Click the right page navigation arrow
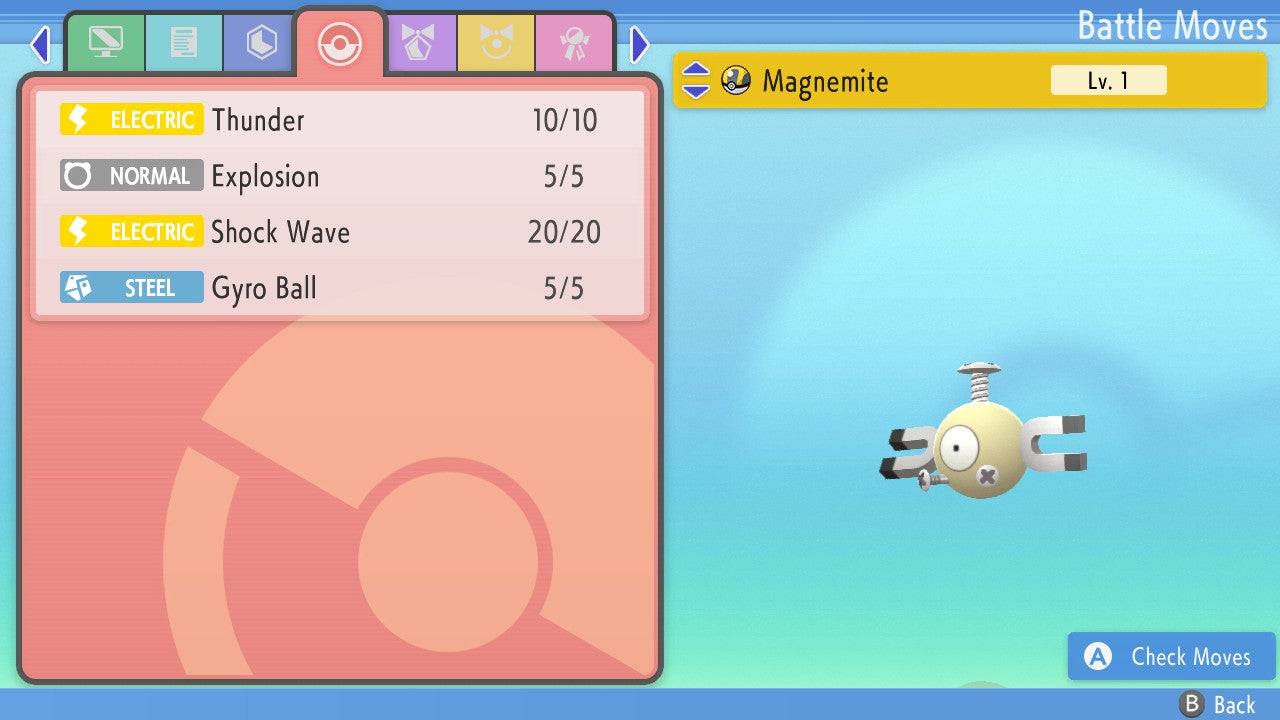 pyautogui.click(x=638, y=44)
